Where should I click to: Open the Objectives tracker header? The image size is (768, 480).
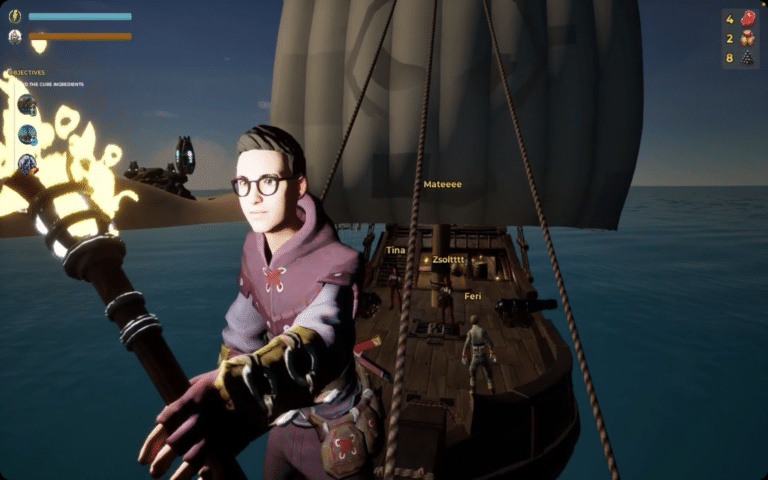(x=30, y=72)
